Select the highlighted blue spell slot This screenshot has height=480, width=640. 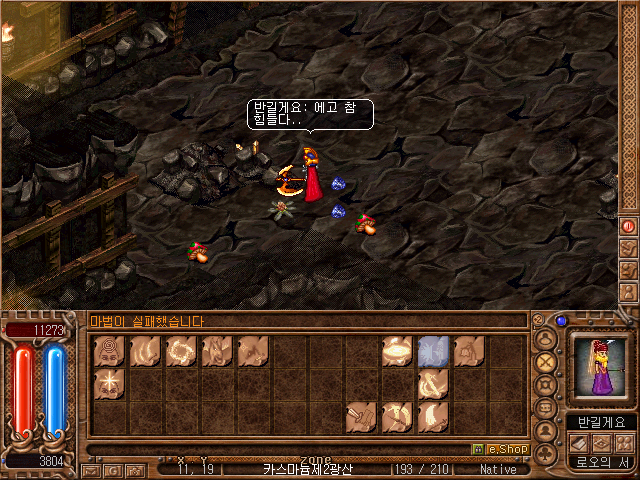click(432, 350)
